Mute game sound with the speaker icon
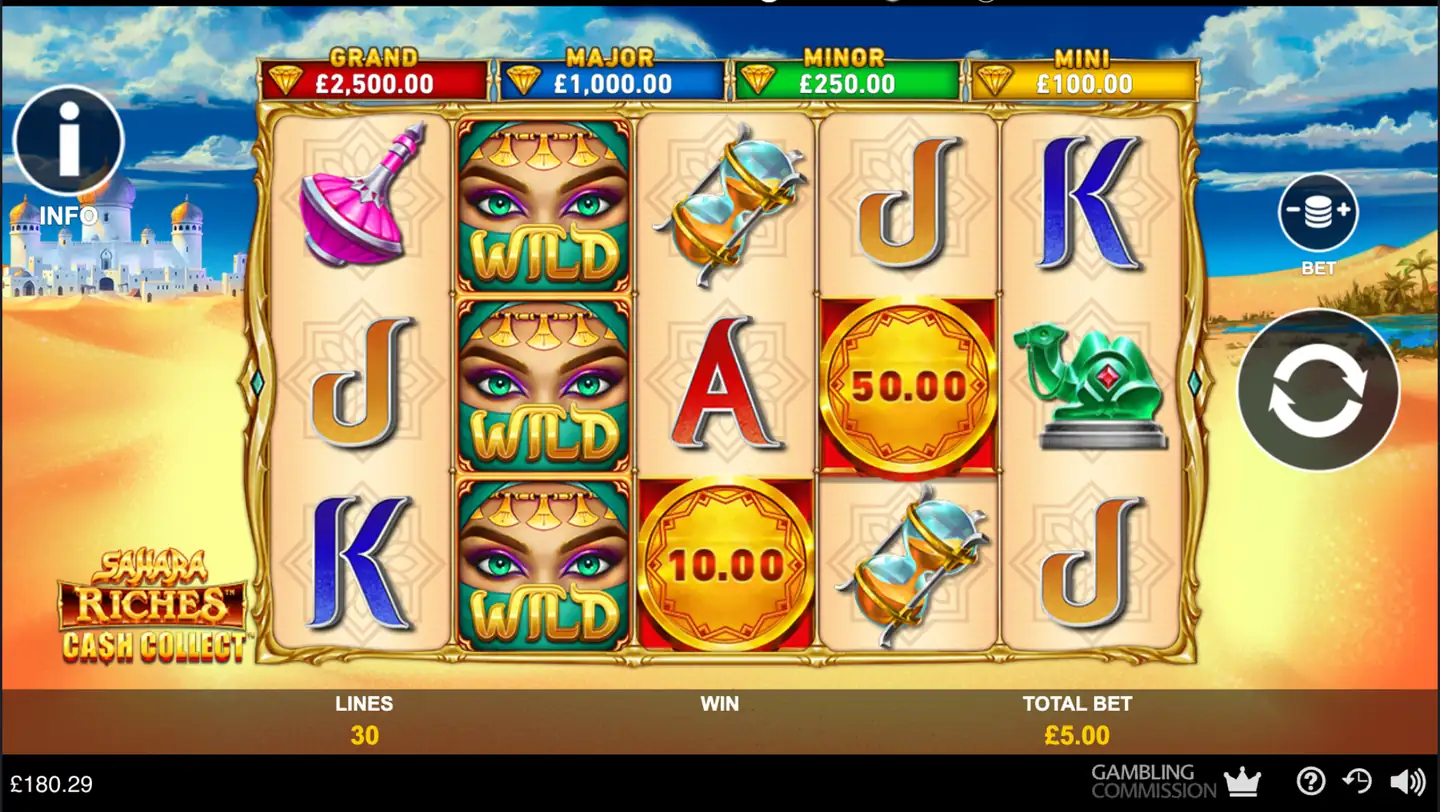 tap(1410, 779)
